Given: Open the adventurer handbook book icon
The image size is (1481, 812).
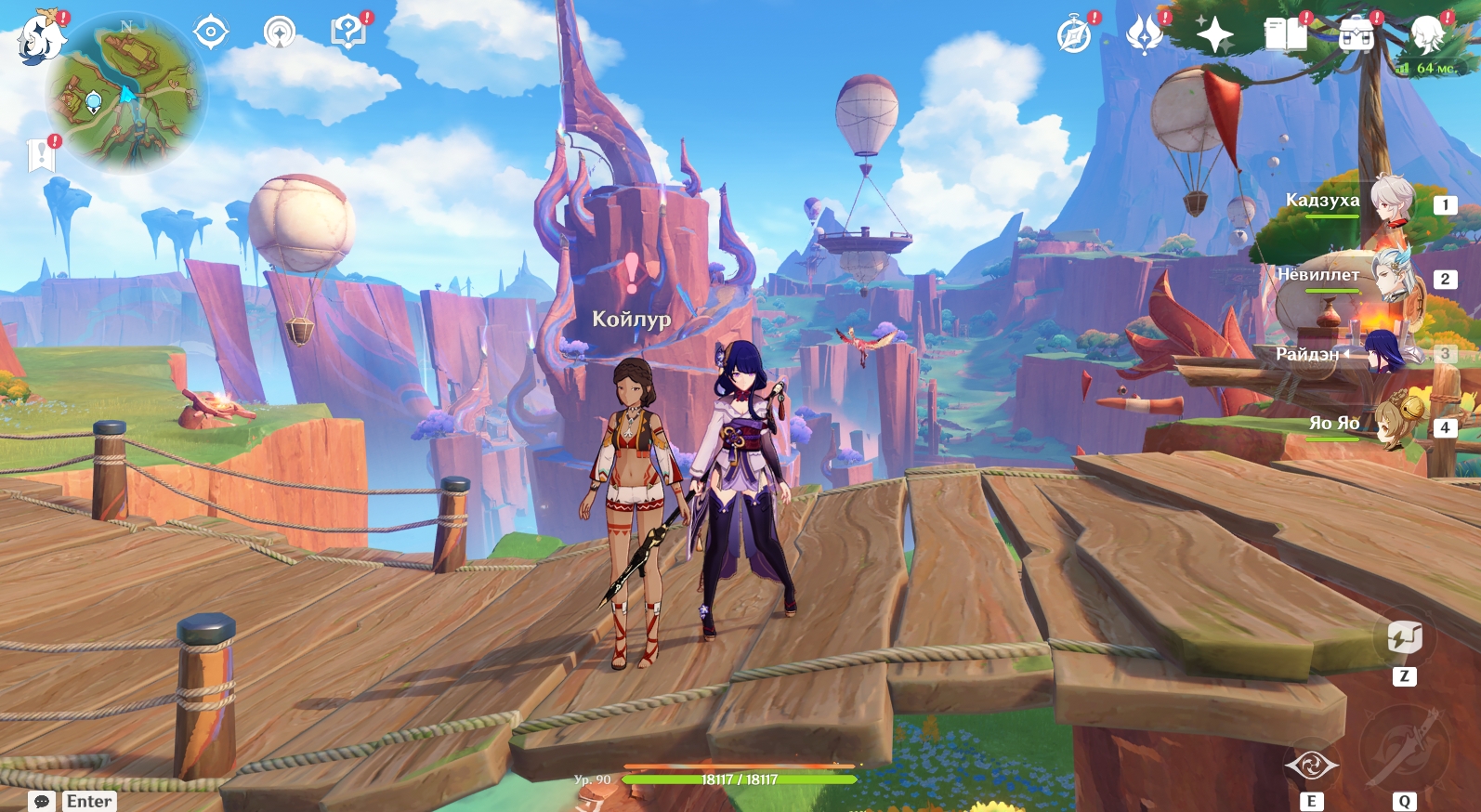Looking at the screenshot, I should [1285, 35].
